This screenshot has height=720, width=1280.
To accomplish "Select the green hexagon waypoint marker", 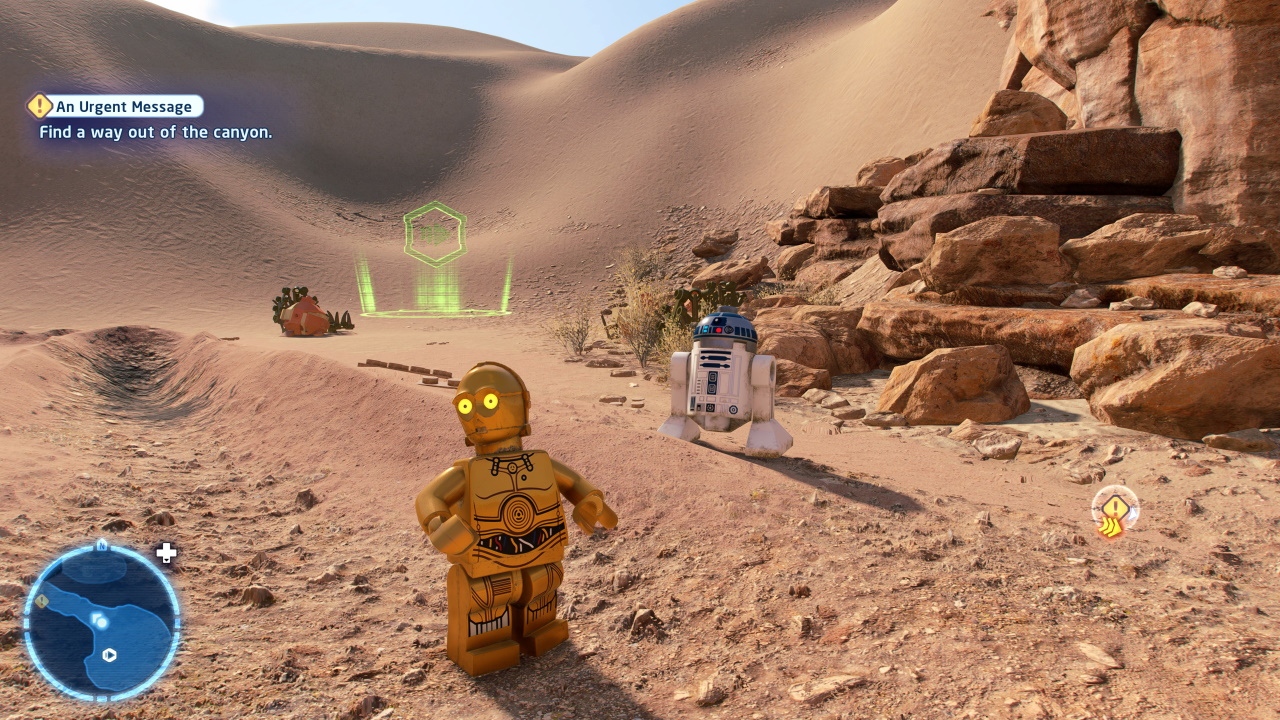I will click(x=435, y=234).
